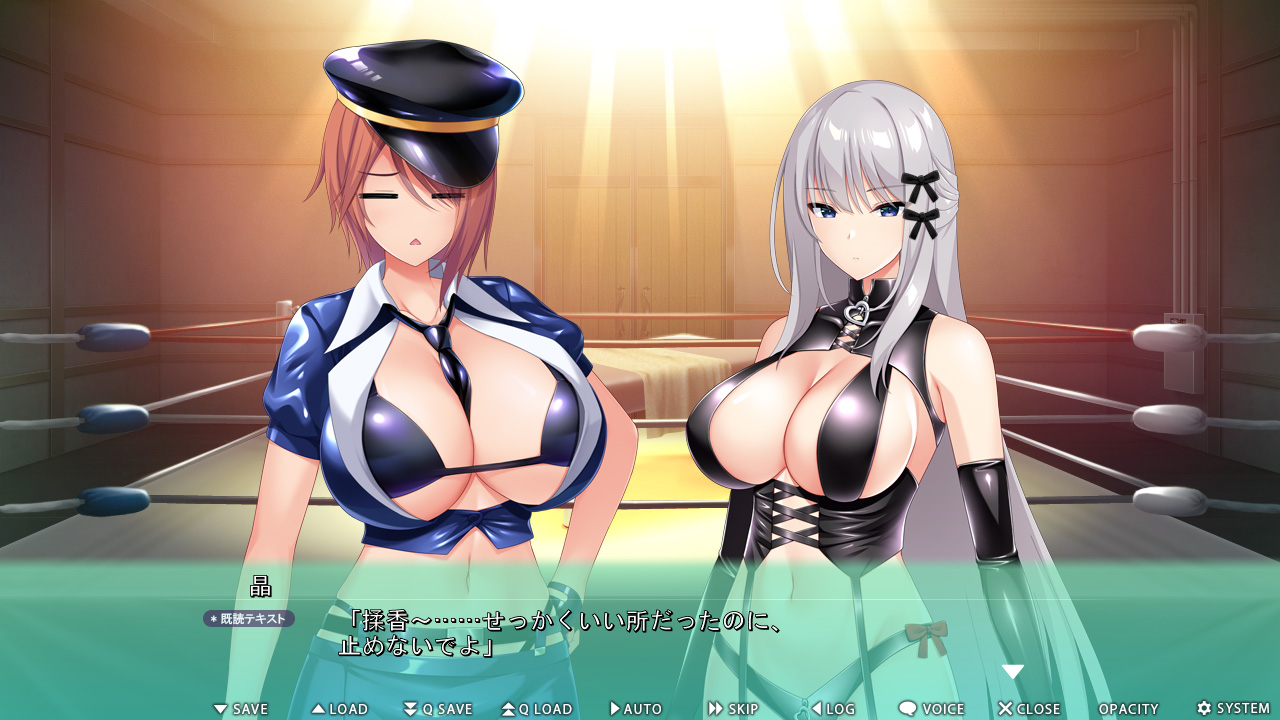Image resolution: width=1280 pixels, height=720 pixels.
Task: Click the white advance-text arrow
Action: point(1013,672)
